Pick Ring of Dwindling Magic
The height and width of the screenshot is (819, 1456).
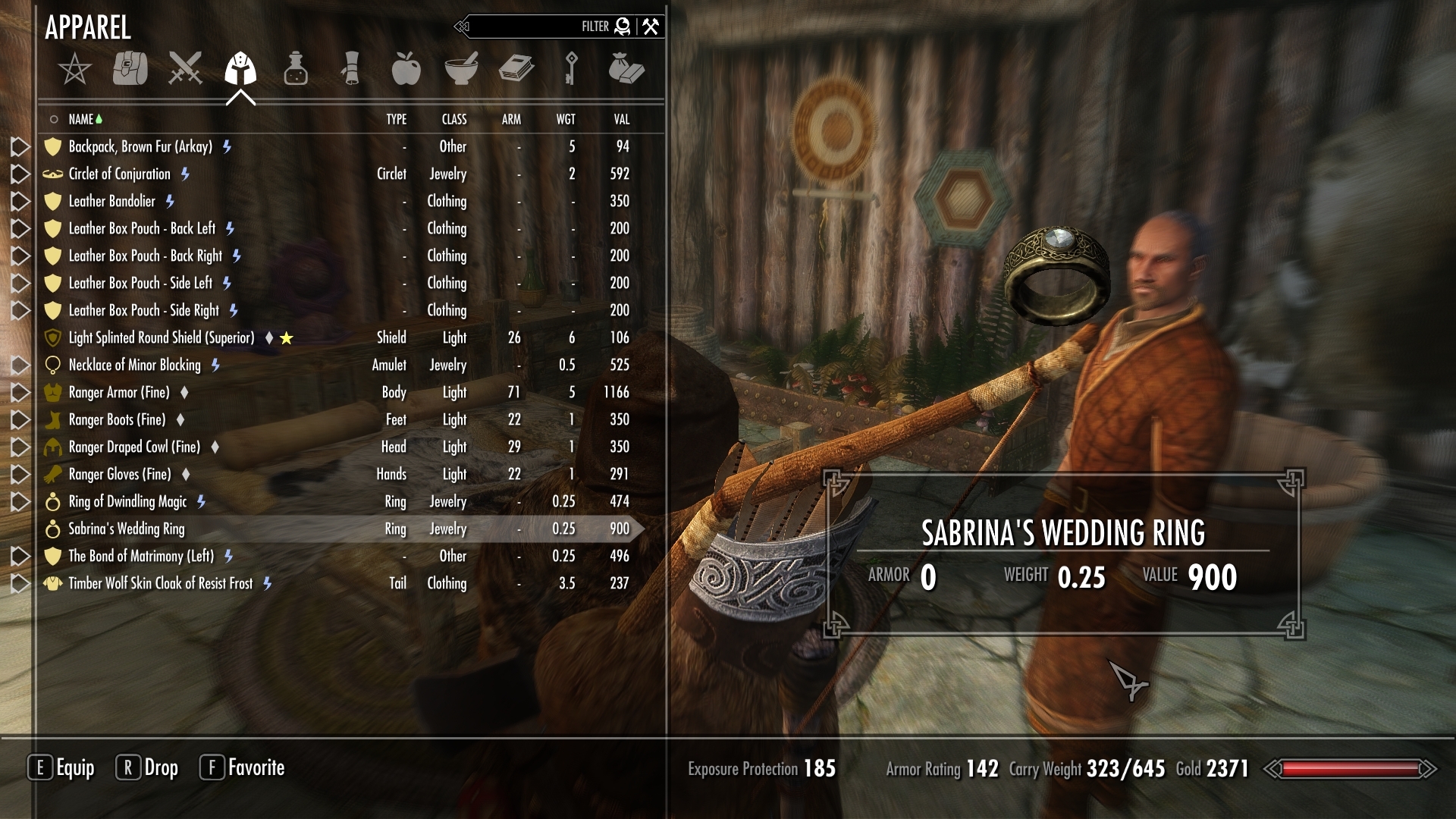127,501
